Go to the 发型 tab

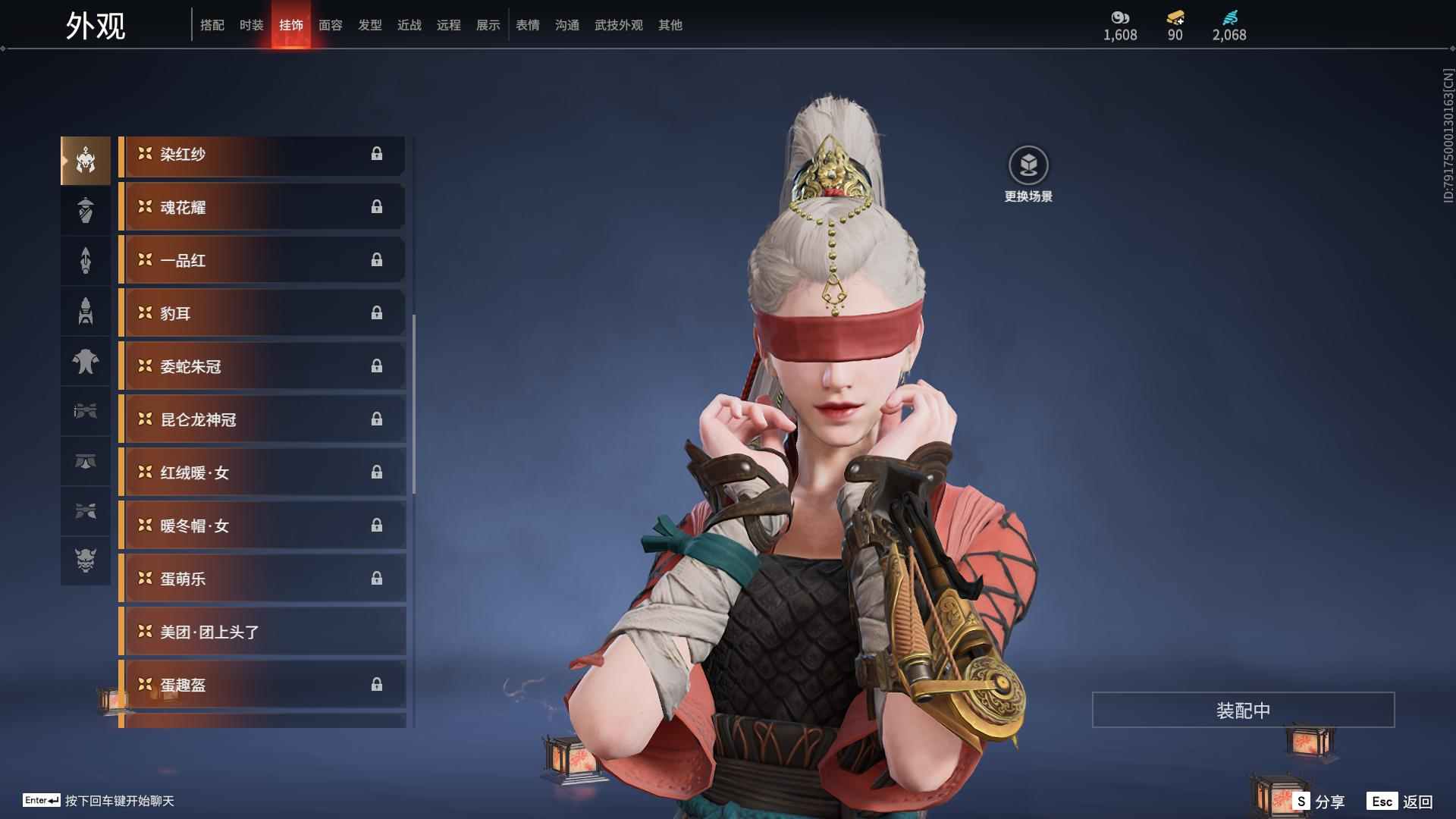pyautogui.click(x=369, y=25)
